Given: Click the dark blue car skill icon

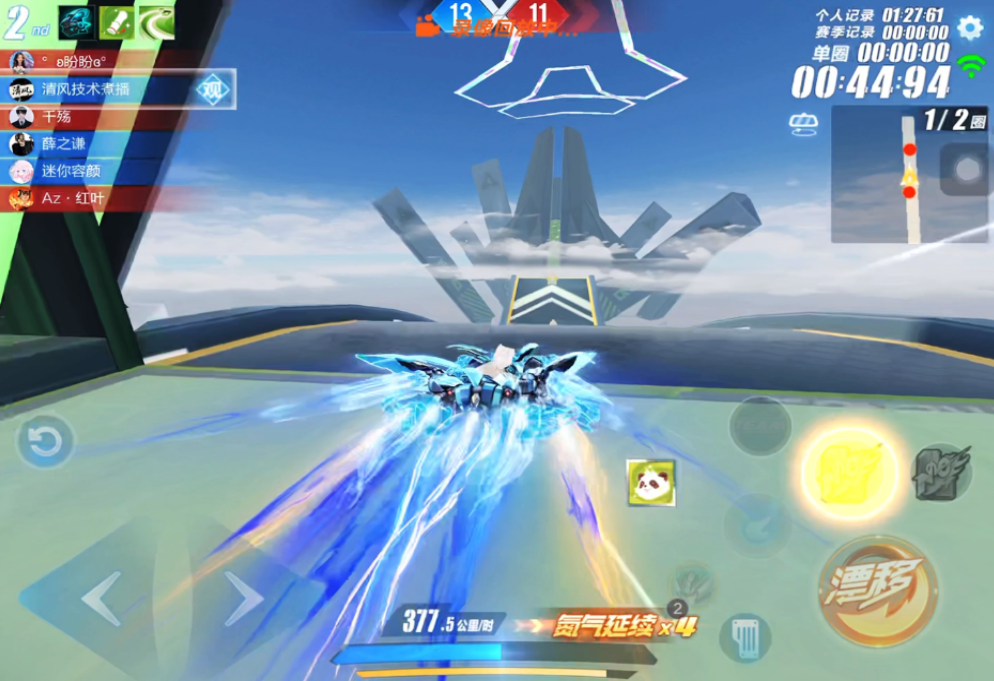Looking at the screenshot, I should tap(77, 23).
